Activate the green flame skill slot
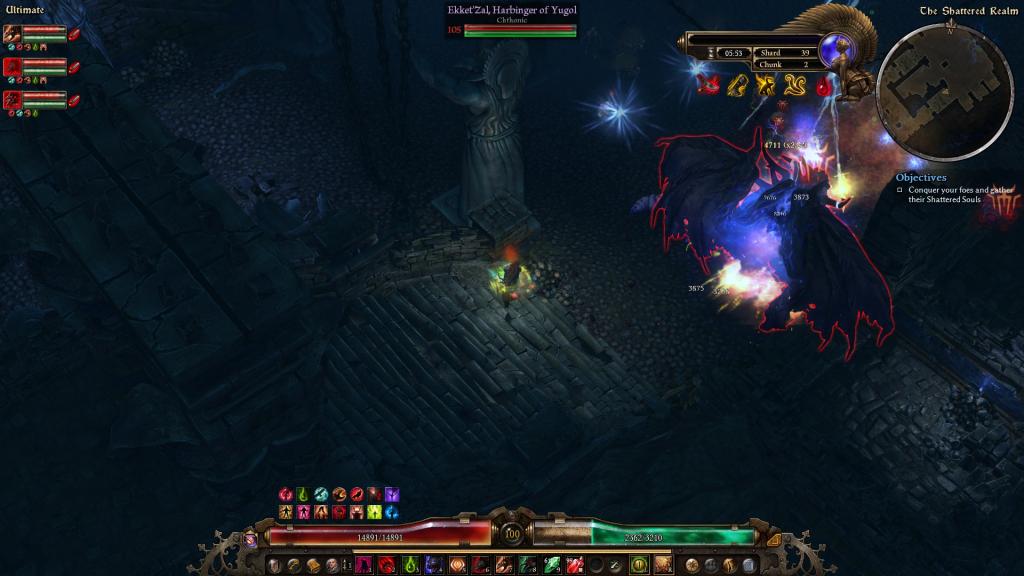1024x576 pixels. click(411, 565)
